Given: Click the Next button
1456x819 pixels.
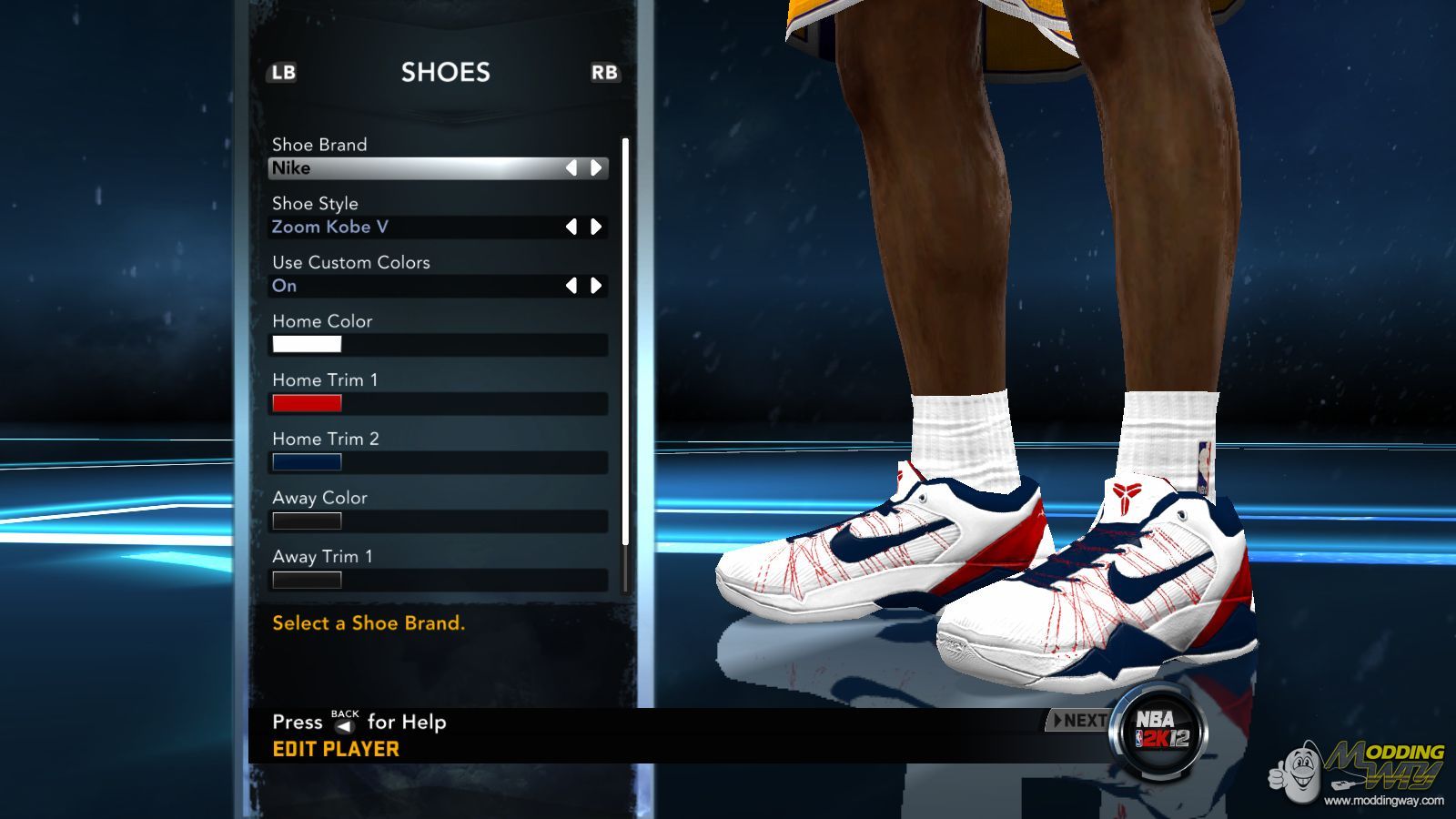Looking at the screenshot, I should (1079, 721).
